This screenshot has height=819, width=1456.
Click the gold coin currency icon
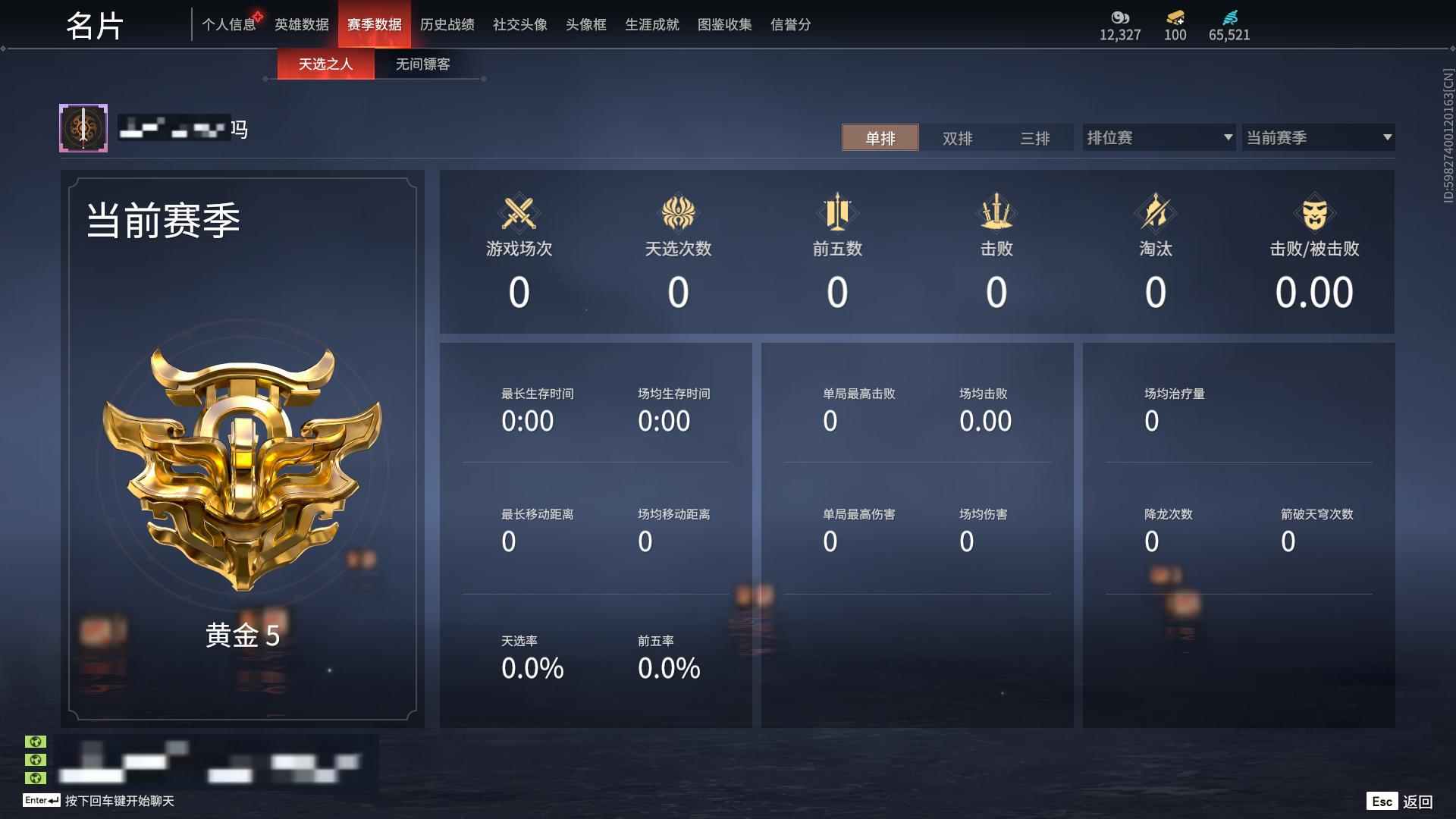pos(1120,17)
